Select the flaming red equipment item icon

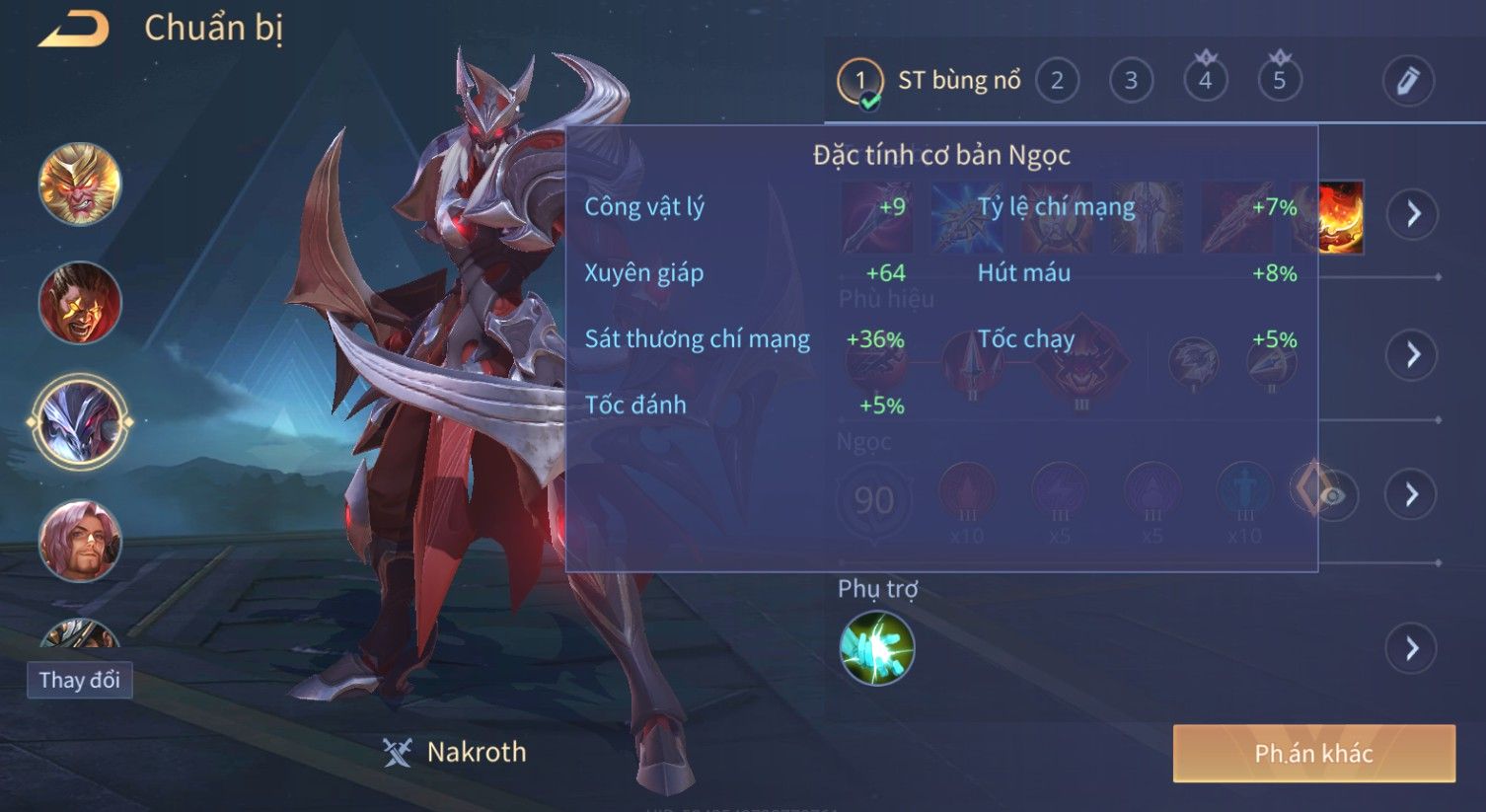[1340, 217]
